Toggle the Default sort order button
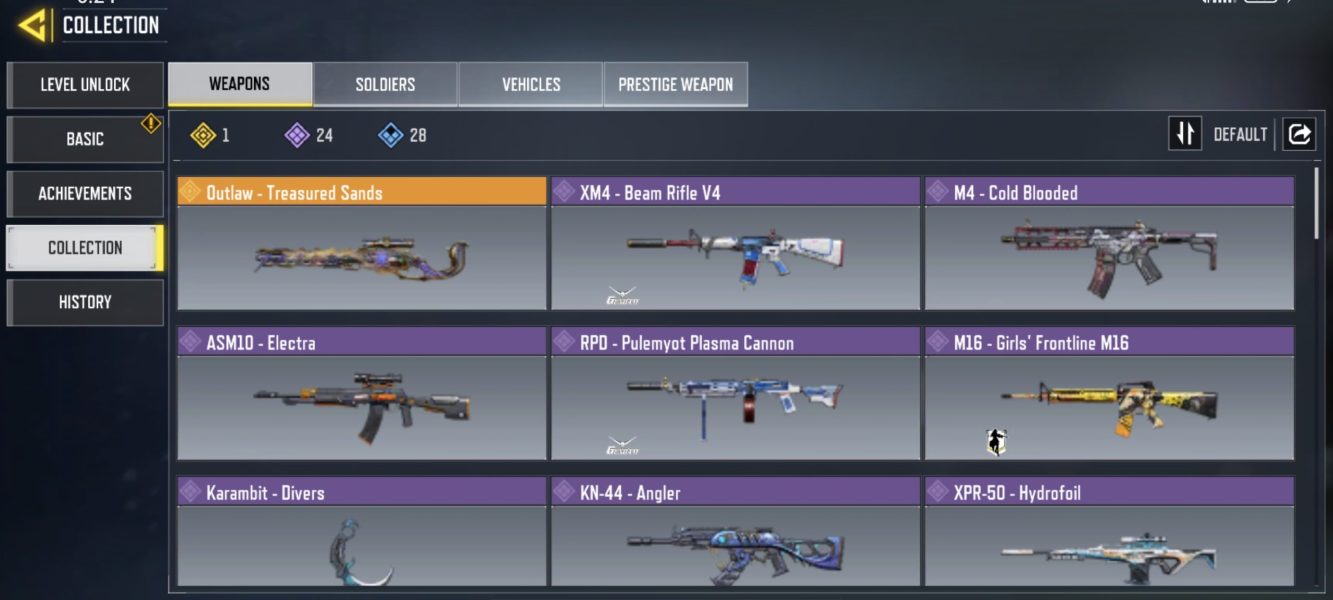Viewport: 1333px width, 600px height. tap(1186, 134)
